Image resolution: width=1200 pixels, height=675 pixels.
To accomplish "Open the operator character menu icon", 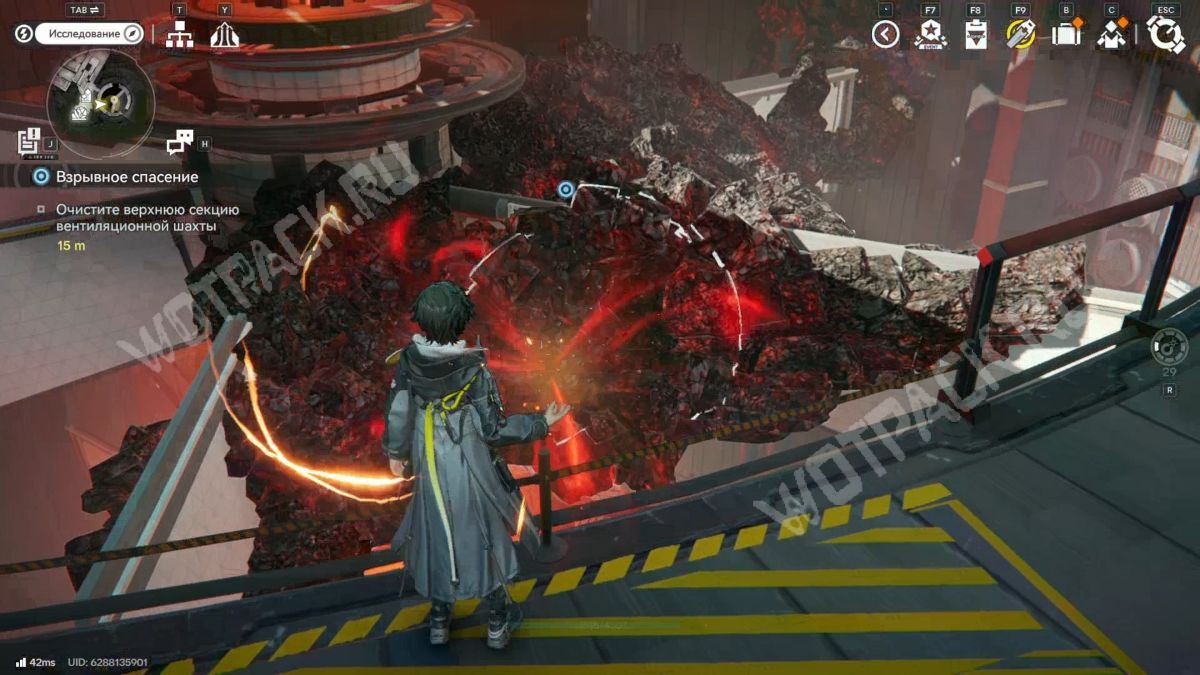I will pyautogui.click(x=1112, y=35).
